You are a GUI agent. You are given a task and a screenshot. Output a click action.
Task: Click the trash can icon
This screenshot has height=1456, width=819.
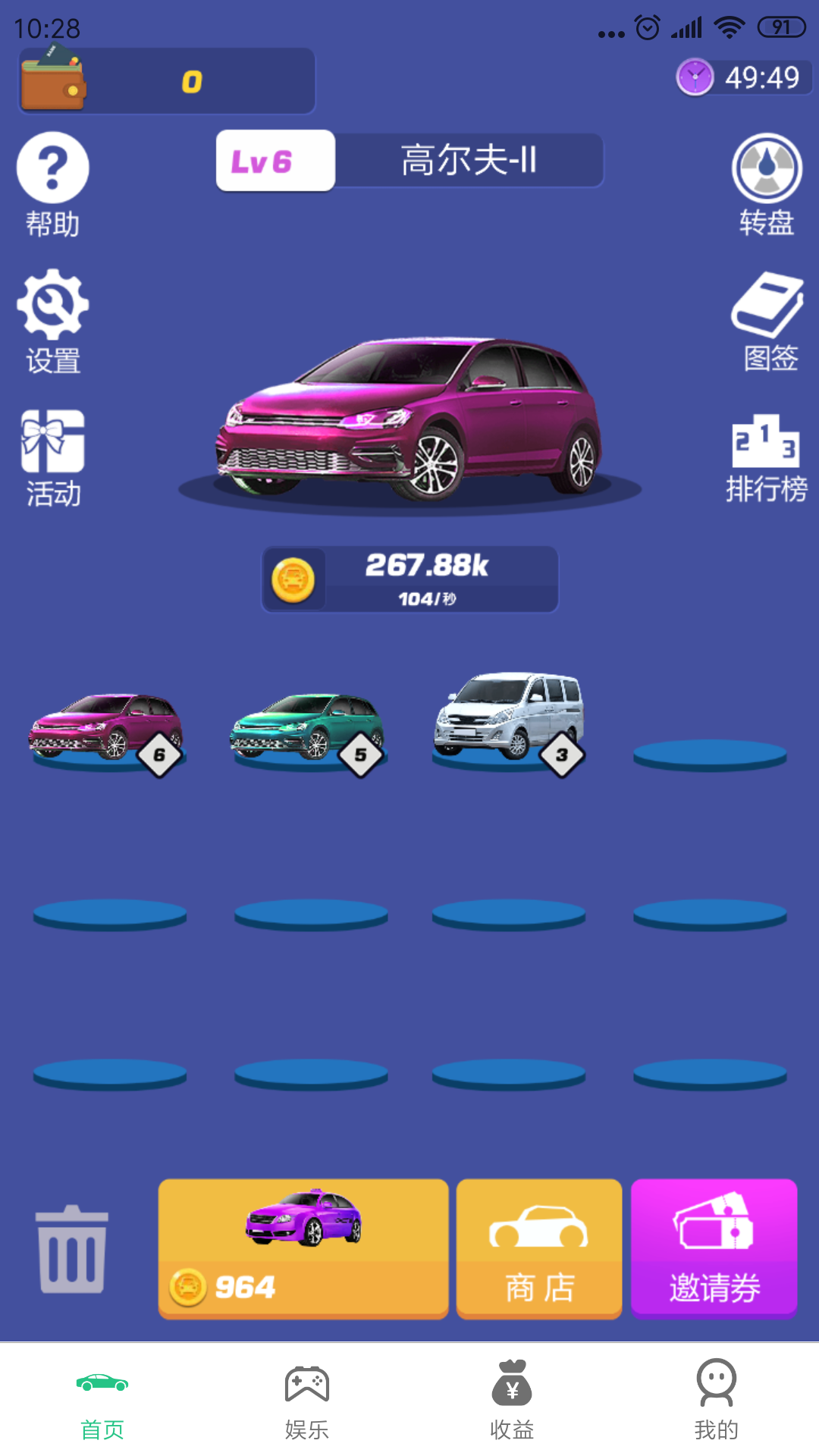click(x=72, y=1248)
